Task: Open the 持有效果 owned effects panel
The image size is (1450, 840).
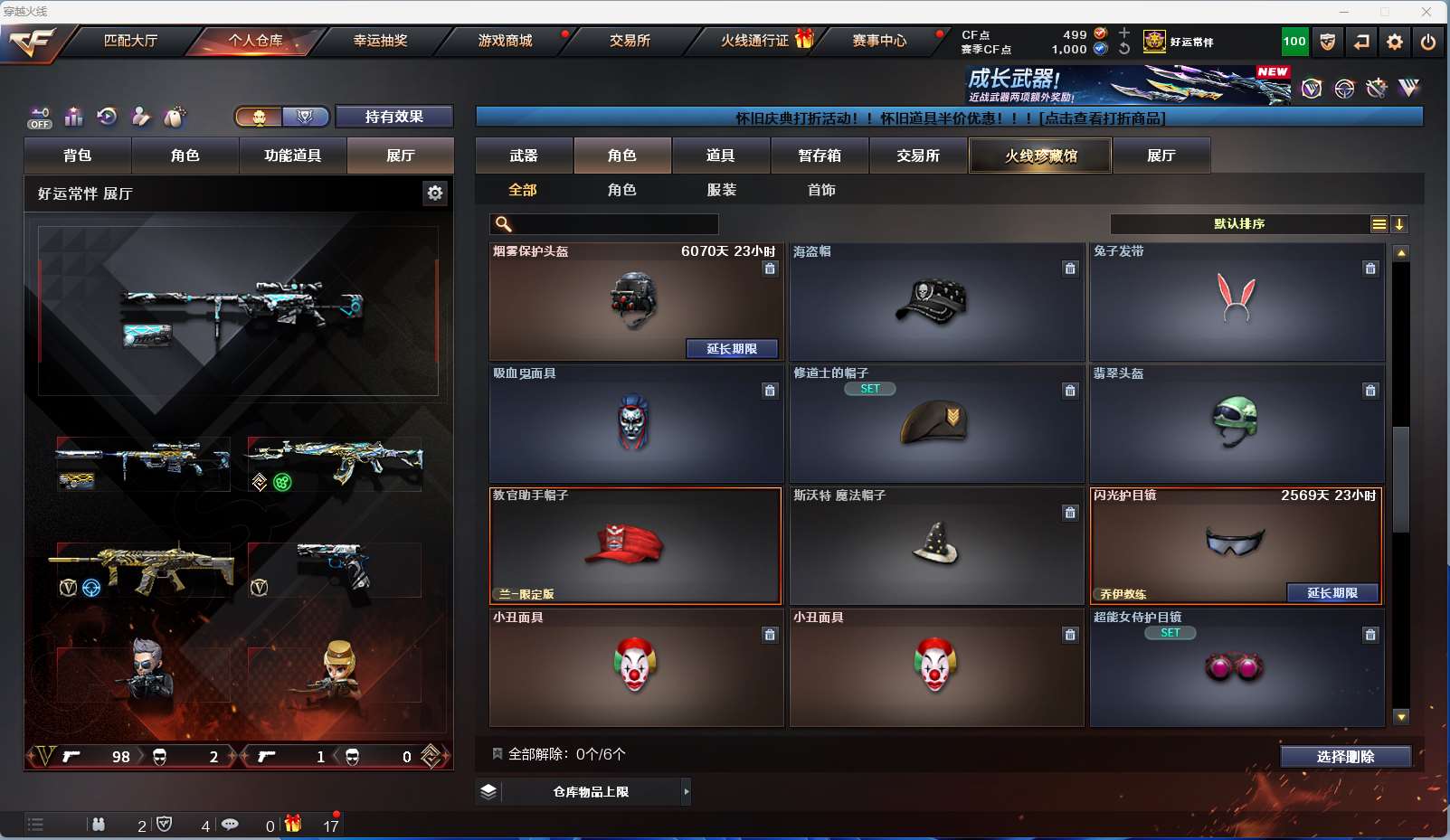Action: [393, 117]
